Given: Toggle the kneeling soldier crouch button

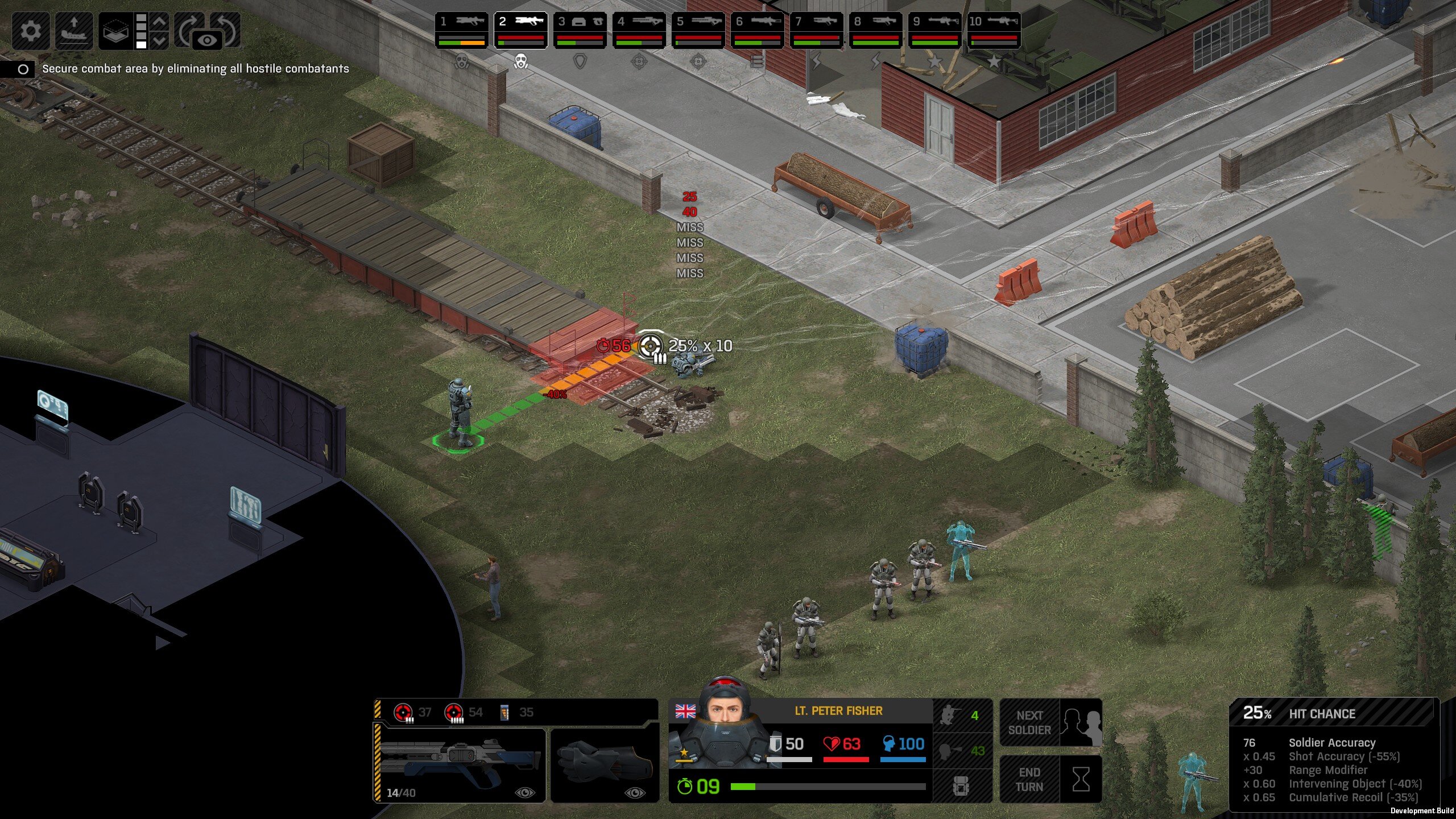Looking at the screenshot, I should [961, 715].
